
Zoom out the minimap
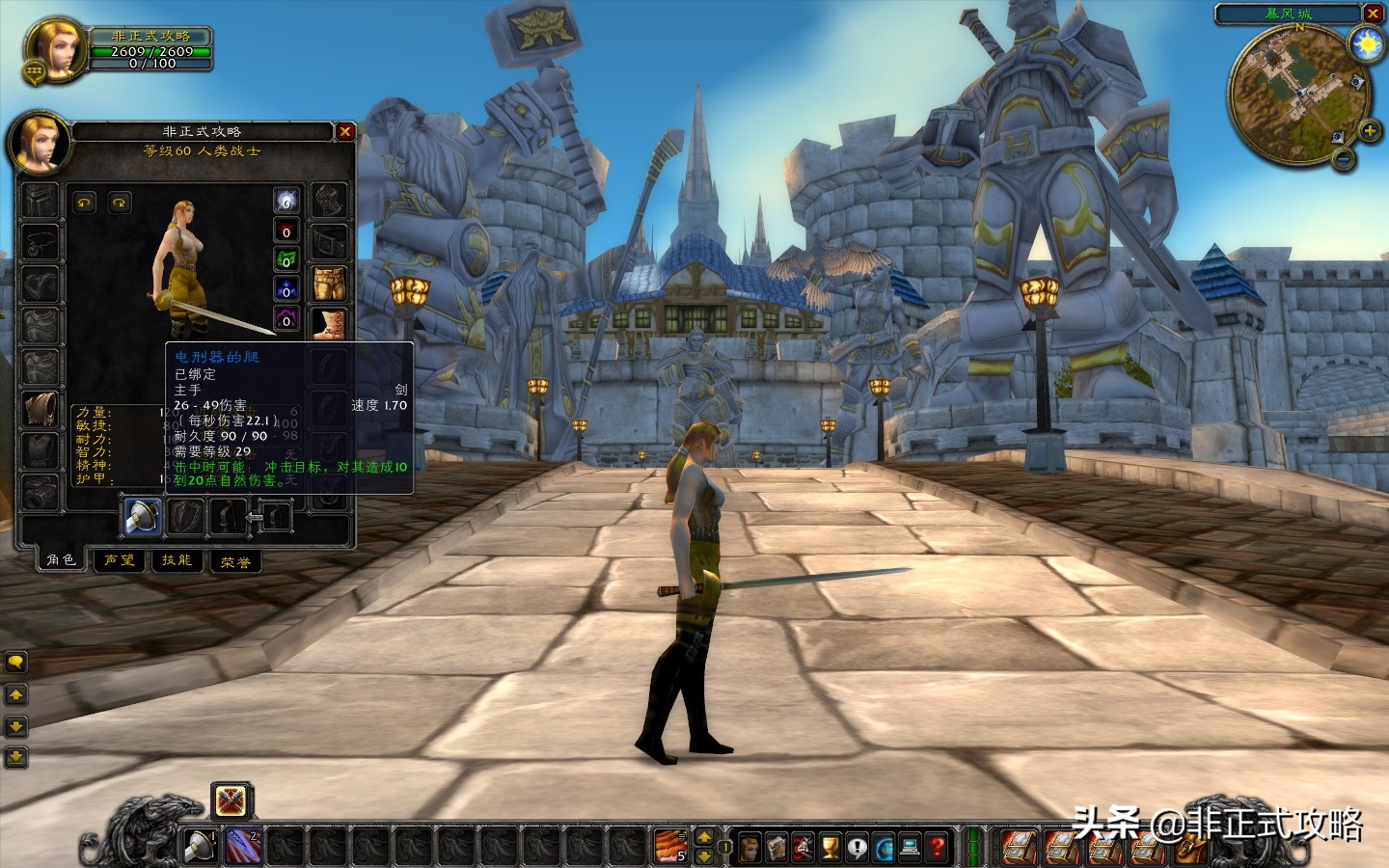[x=1344, y=160]
